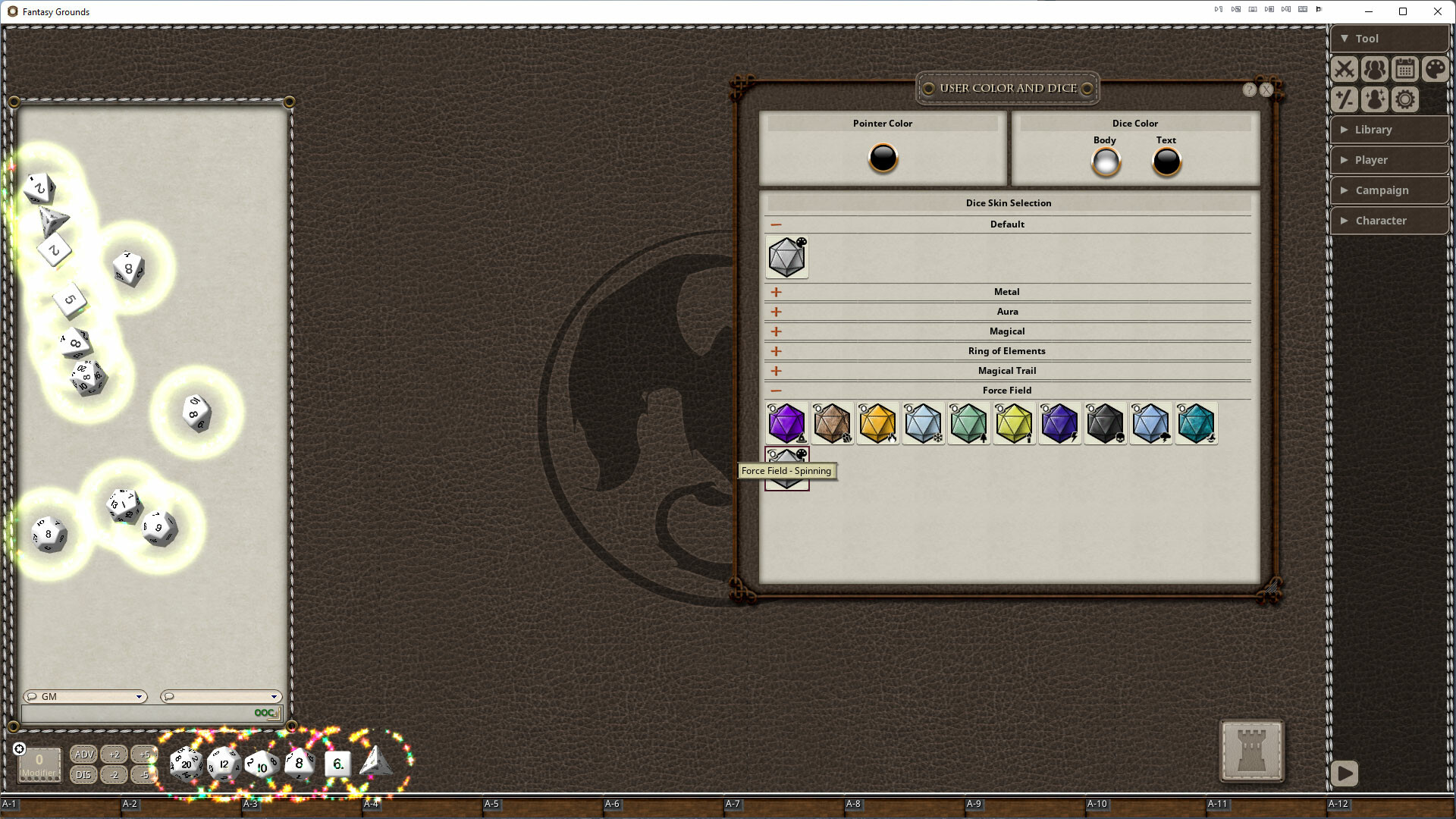Roll the d20 from the dice bar

tap(185, 764)
